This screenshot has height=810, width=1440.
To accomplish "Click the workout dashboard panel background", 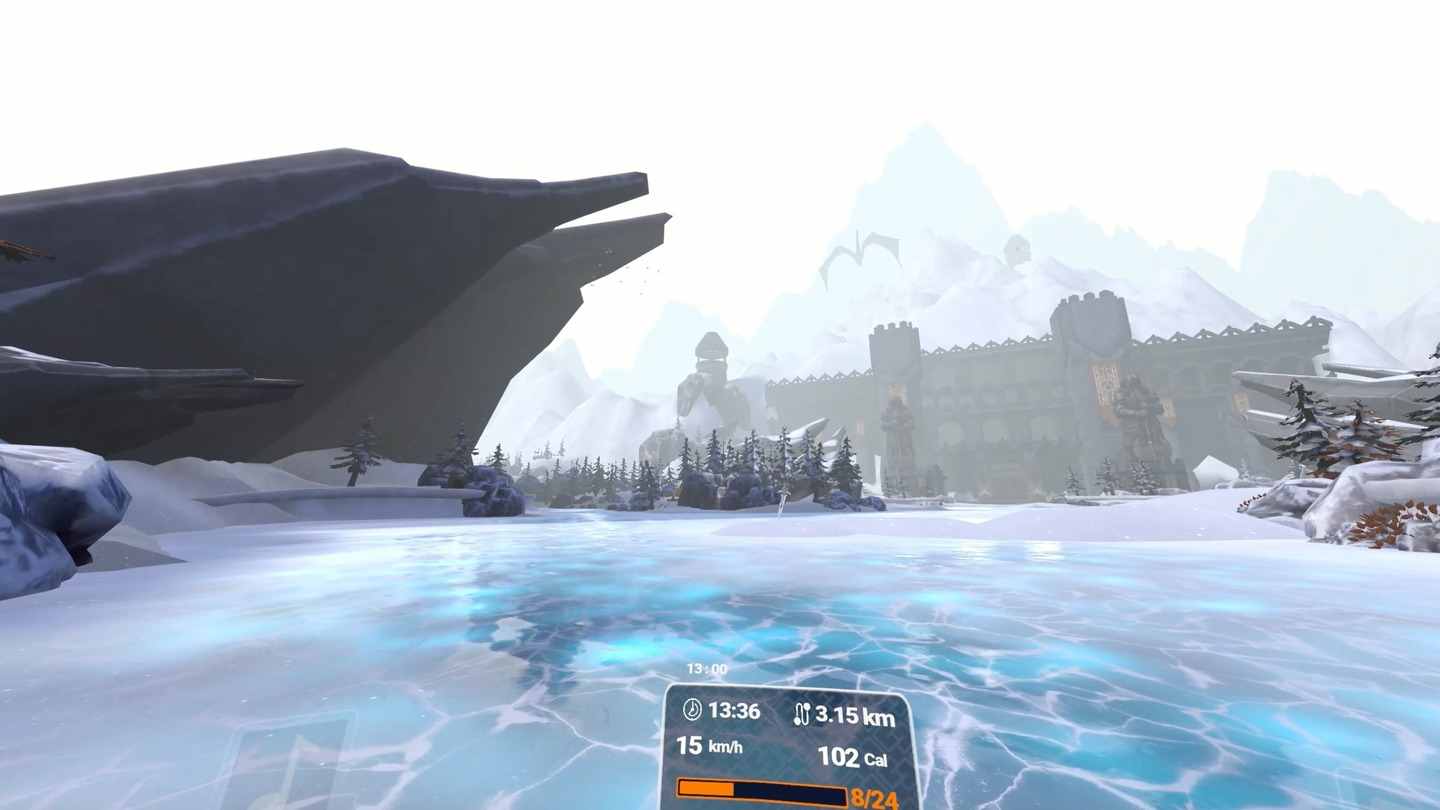I will (x=790, y=730).
